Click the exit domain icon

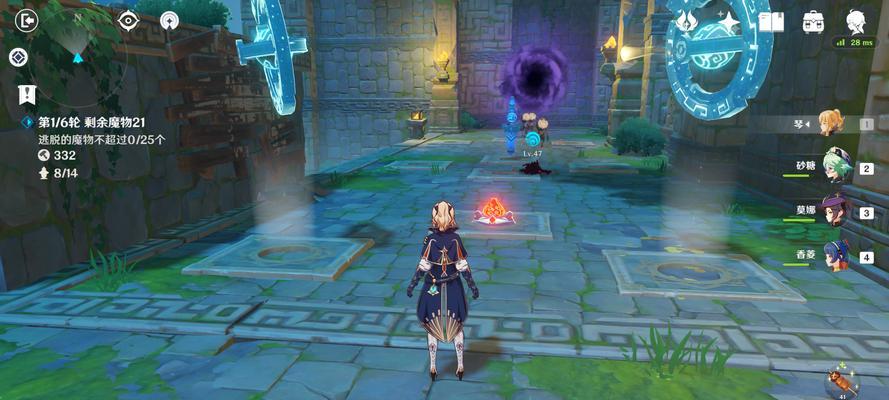pos(27,20)
